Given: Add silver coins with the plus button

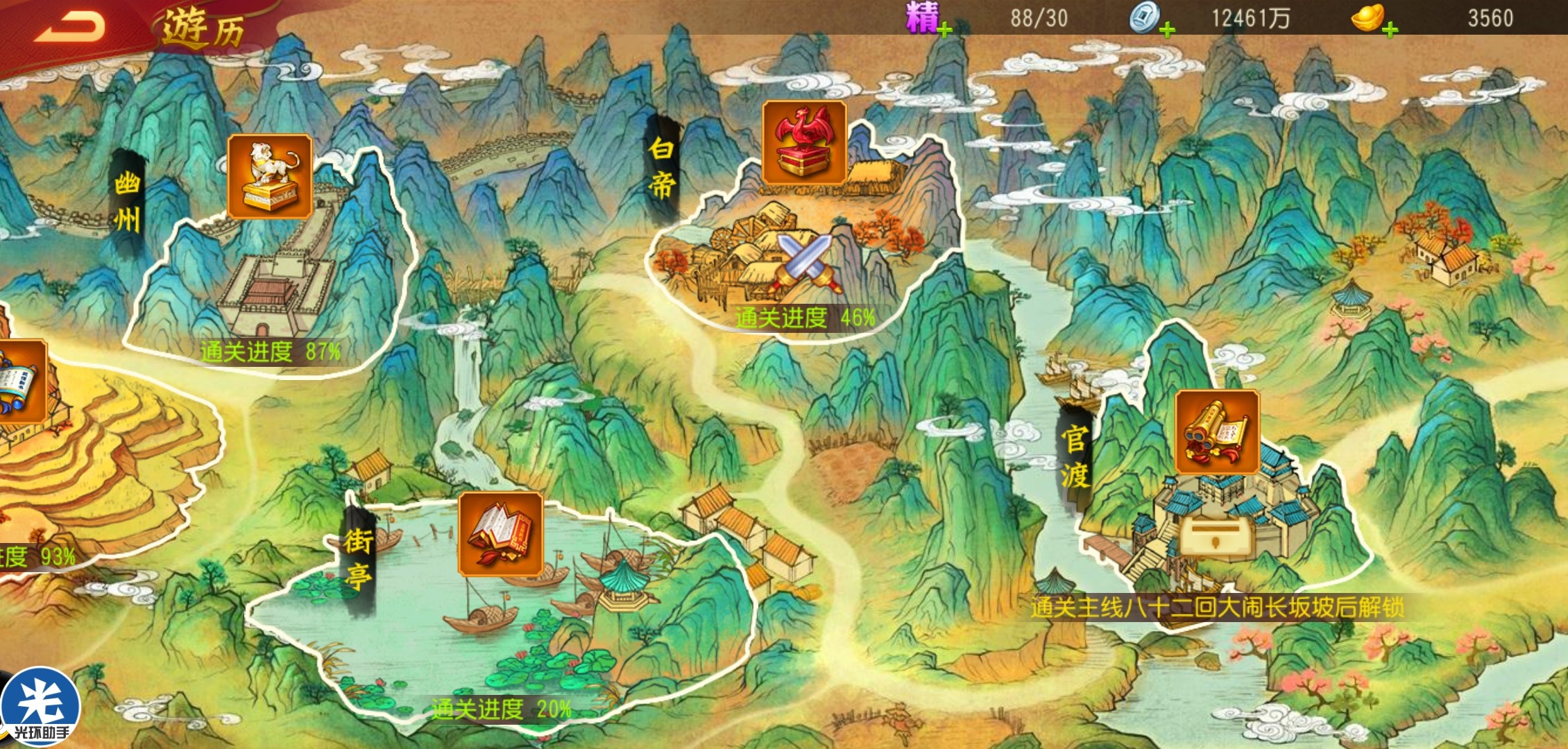Looking at the screenshot, I should [x=1167, y=29].
